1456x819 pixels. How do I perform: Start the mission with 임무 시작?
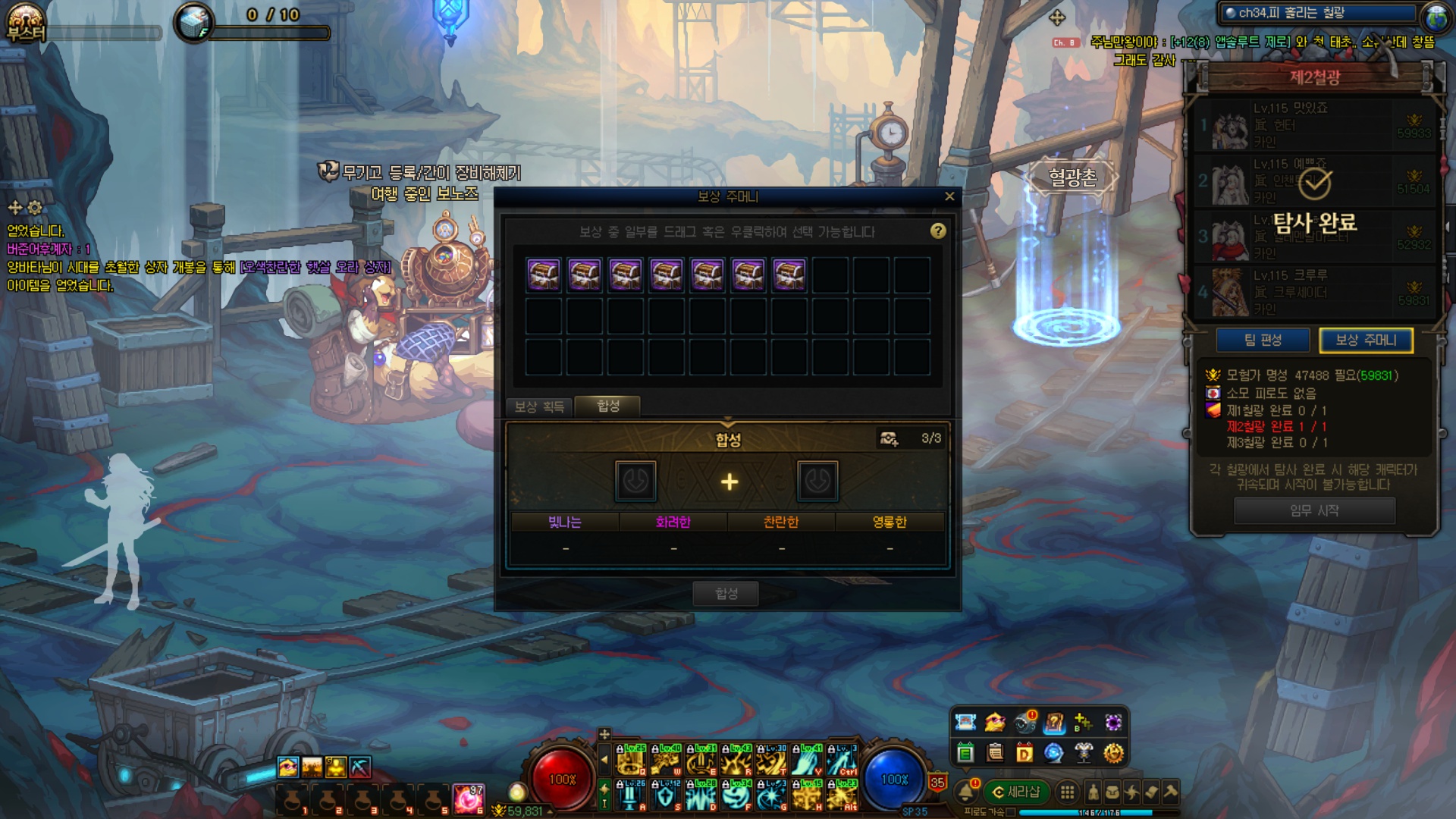coord(1314,511)
